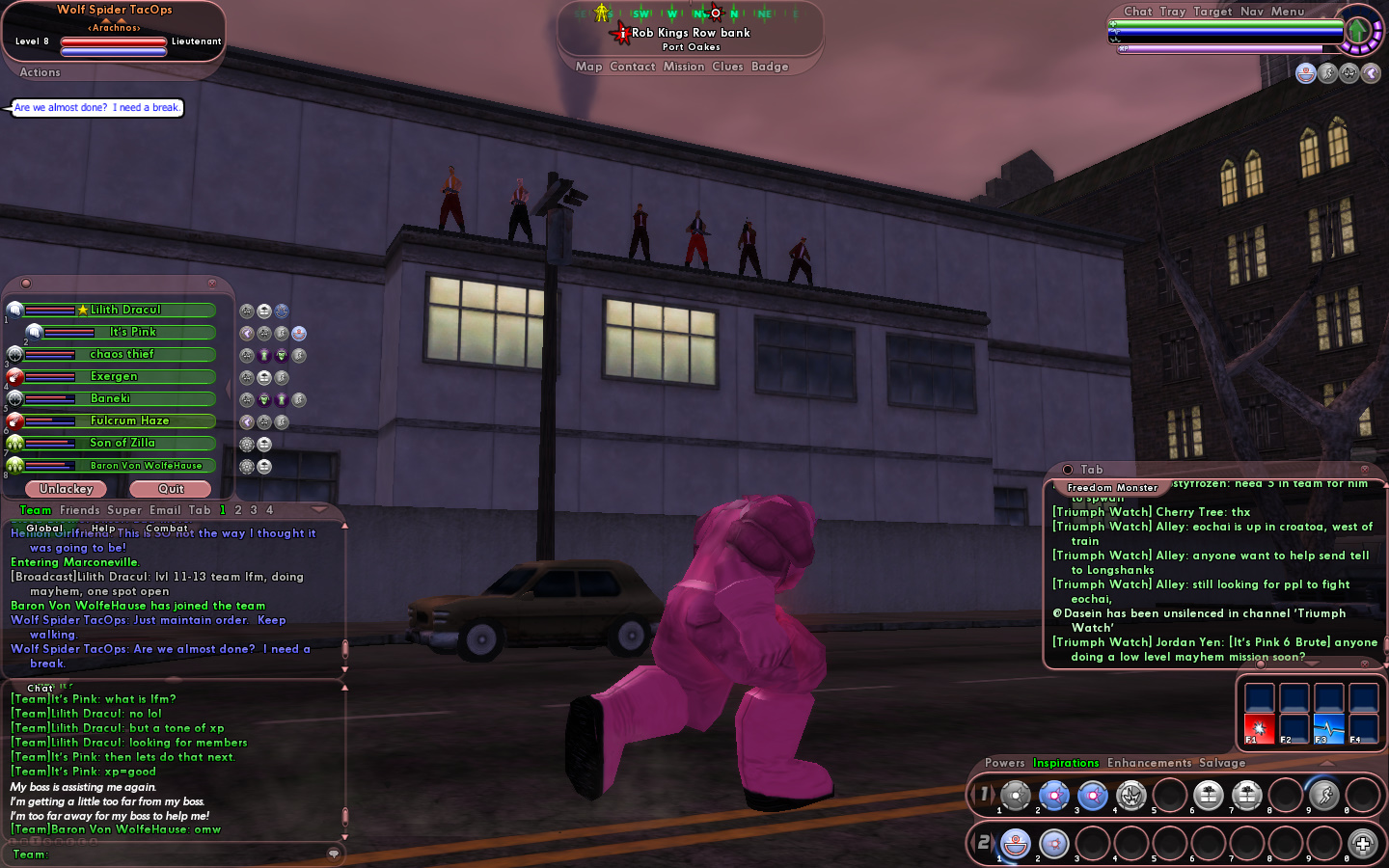This screenshot has width=1389, height=868.
Task: Open the Email tab
Action: (164, 510)
